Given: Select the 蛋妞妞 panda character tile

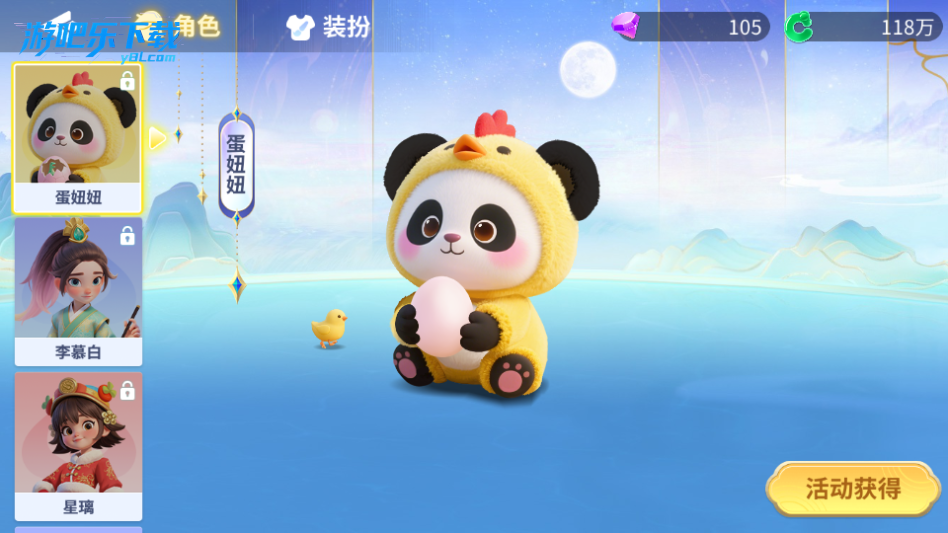Looking at the screenshot, I should pyautogui.click(x=78, y=138).
